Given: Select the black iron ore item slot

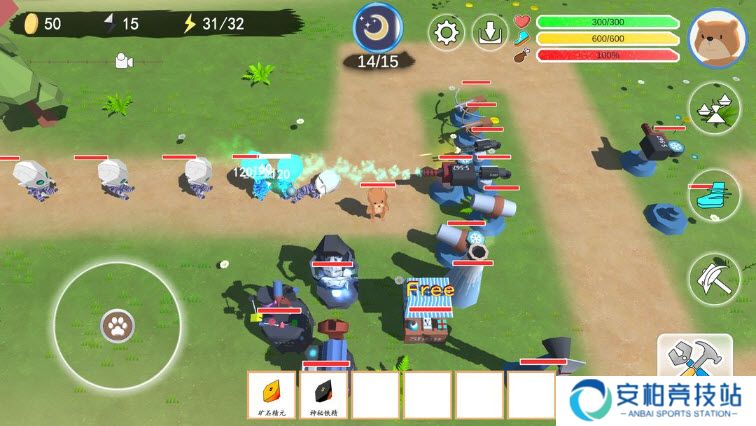Looking at the screenshot, I should pos(325,394).
